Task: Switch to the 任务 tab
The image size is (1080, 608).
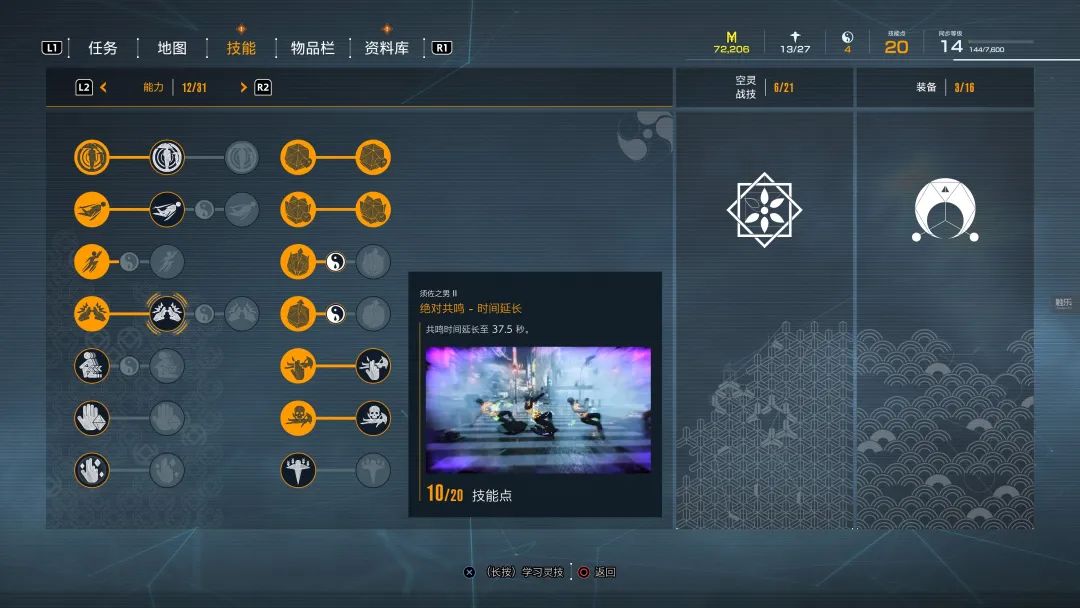Action: tap(103, 48)
